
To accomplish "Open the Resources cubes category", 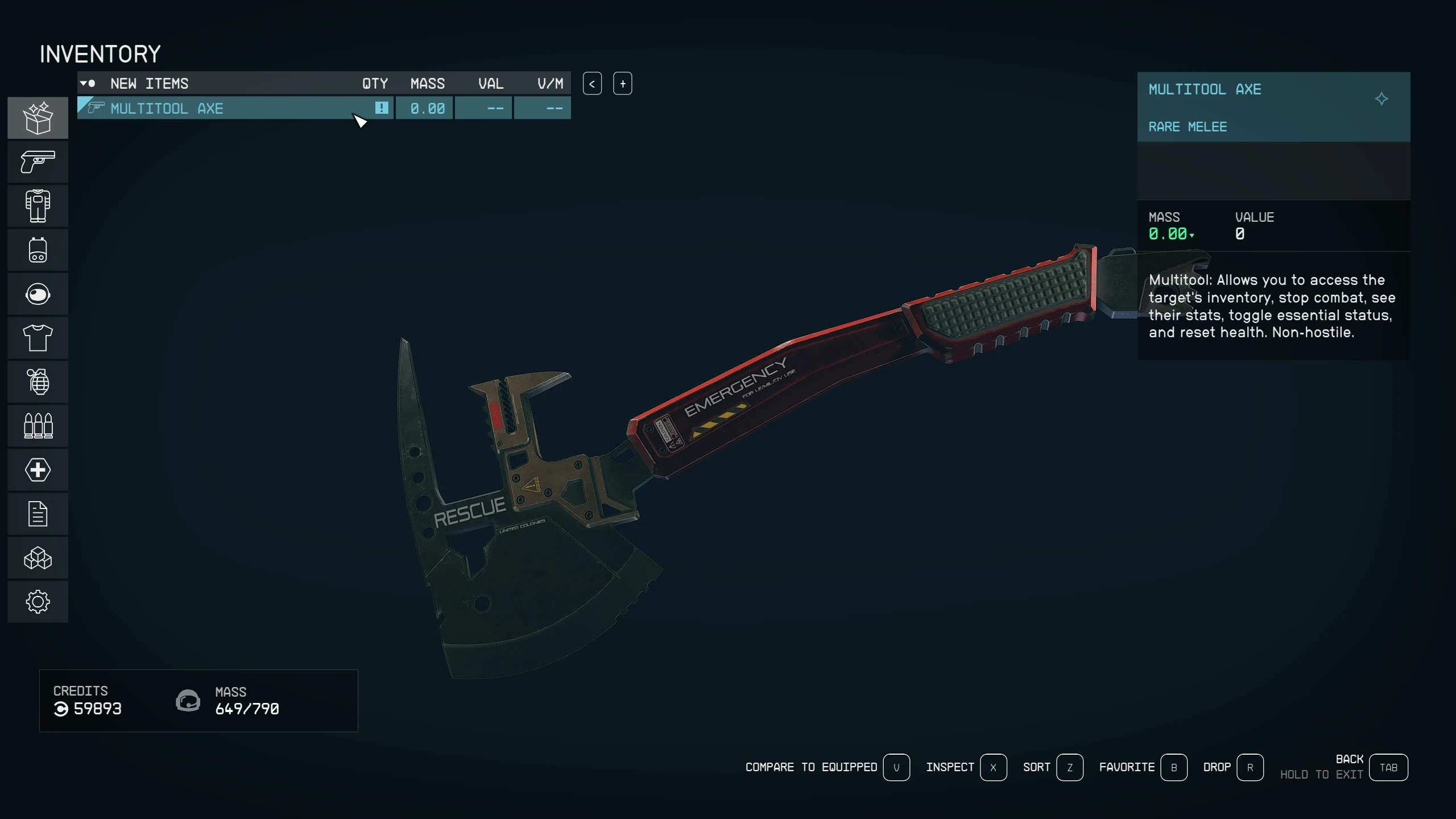I will (38, 558).
